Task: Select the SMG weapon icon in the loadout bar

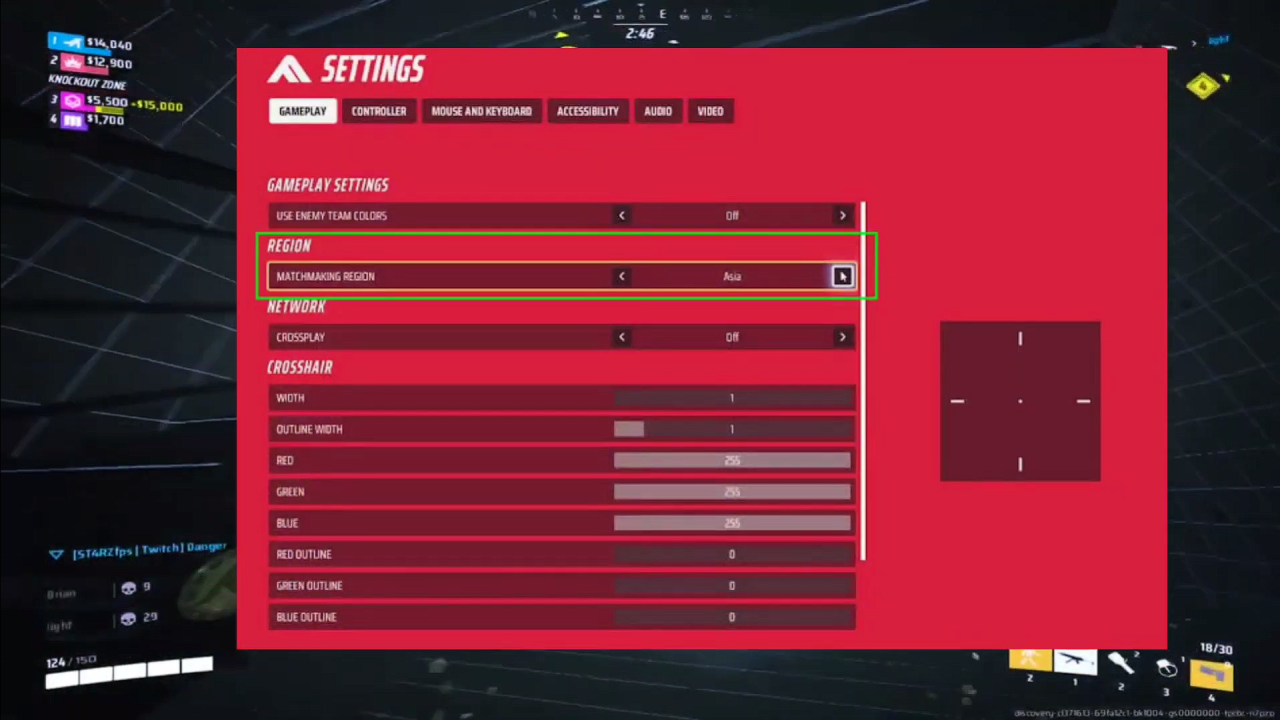Action: 1075,663
